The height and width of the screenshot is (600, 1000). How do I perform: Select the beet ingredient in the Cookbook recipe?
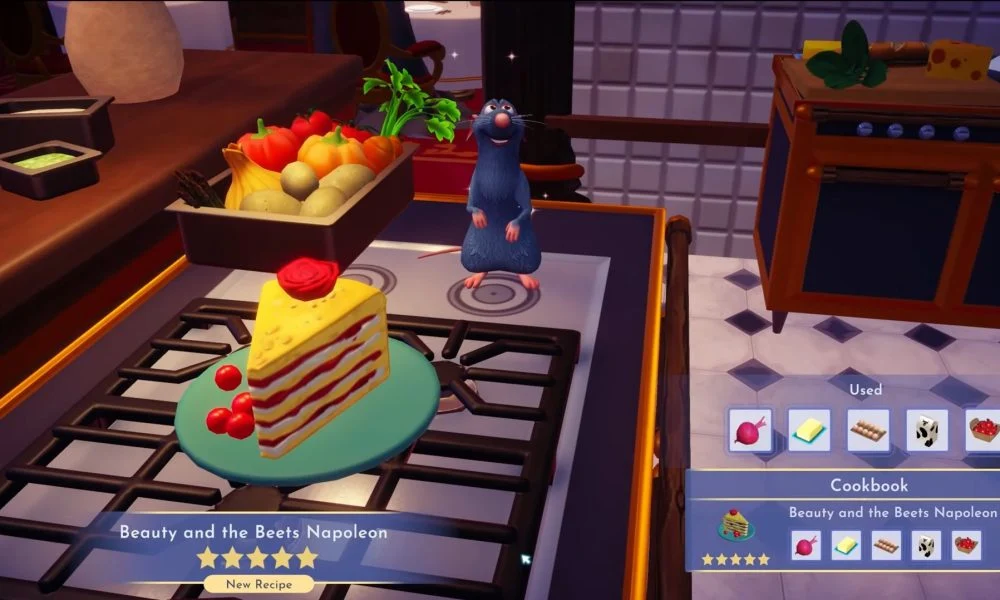(804, 545)
